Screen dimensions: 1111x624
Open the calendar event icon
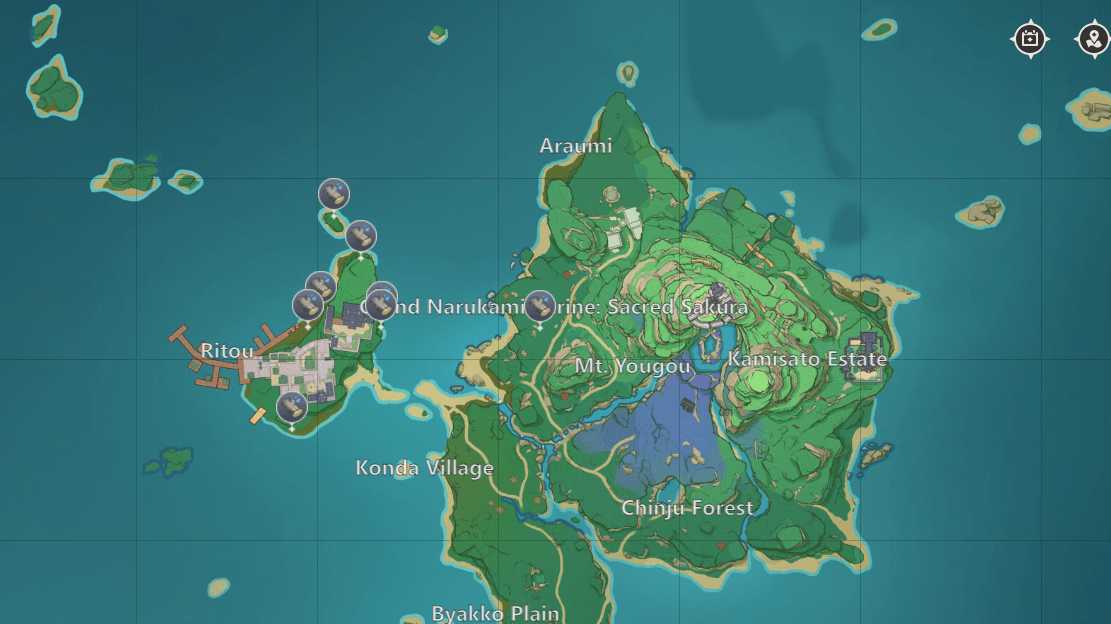pyautogui.click(x=1030, y=40)
